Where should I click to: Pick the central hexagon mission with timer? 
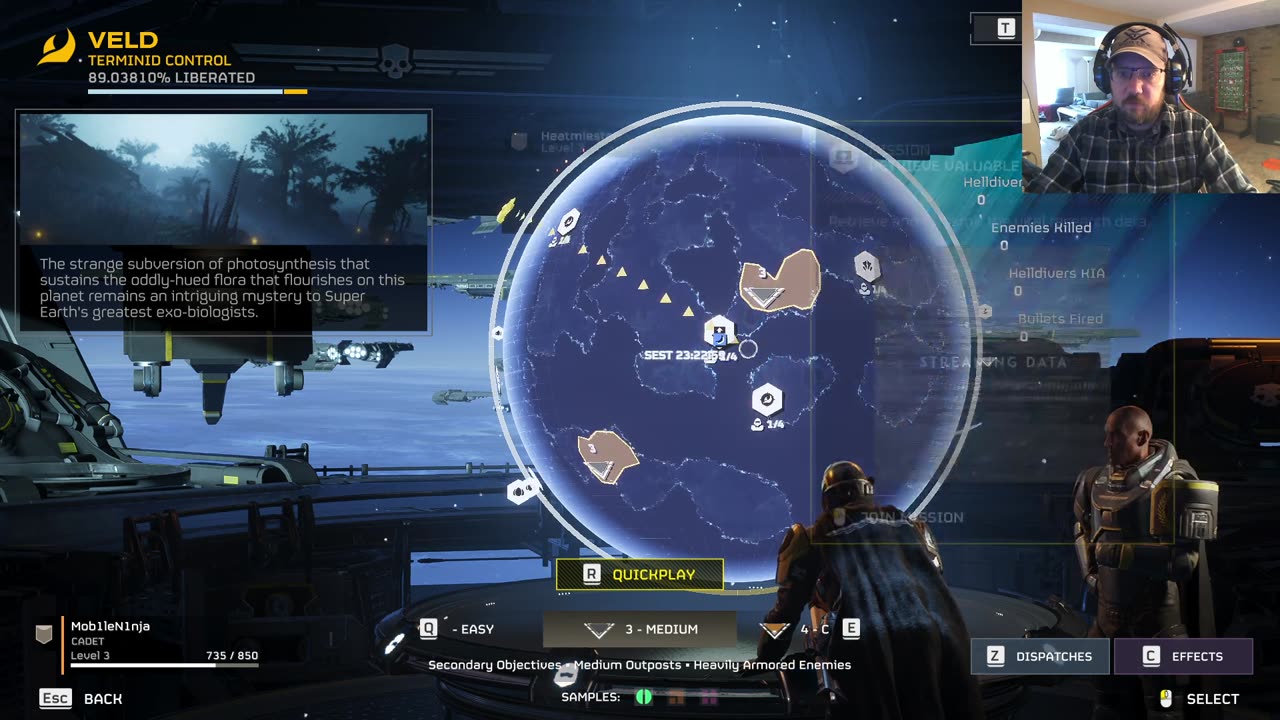(x=719, y=331)
